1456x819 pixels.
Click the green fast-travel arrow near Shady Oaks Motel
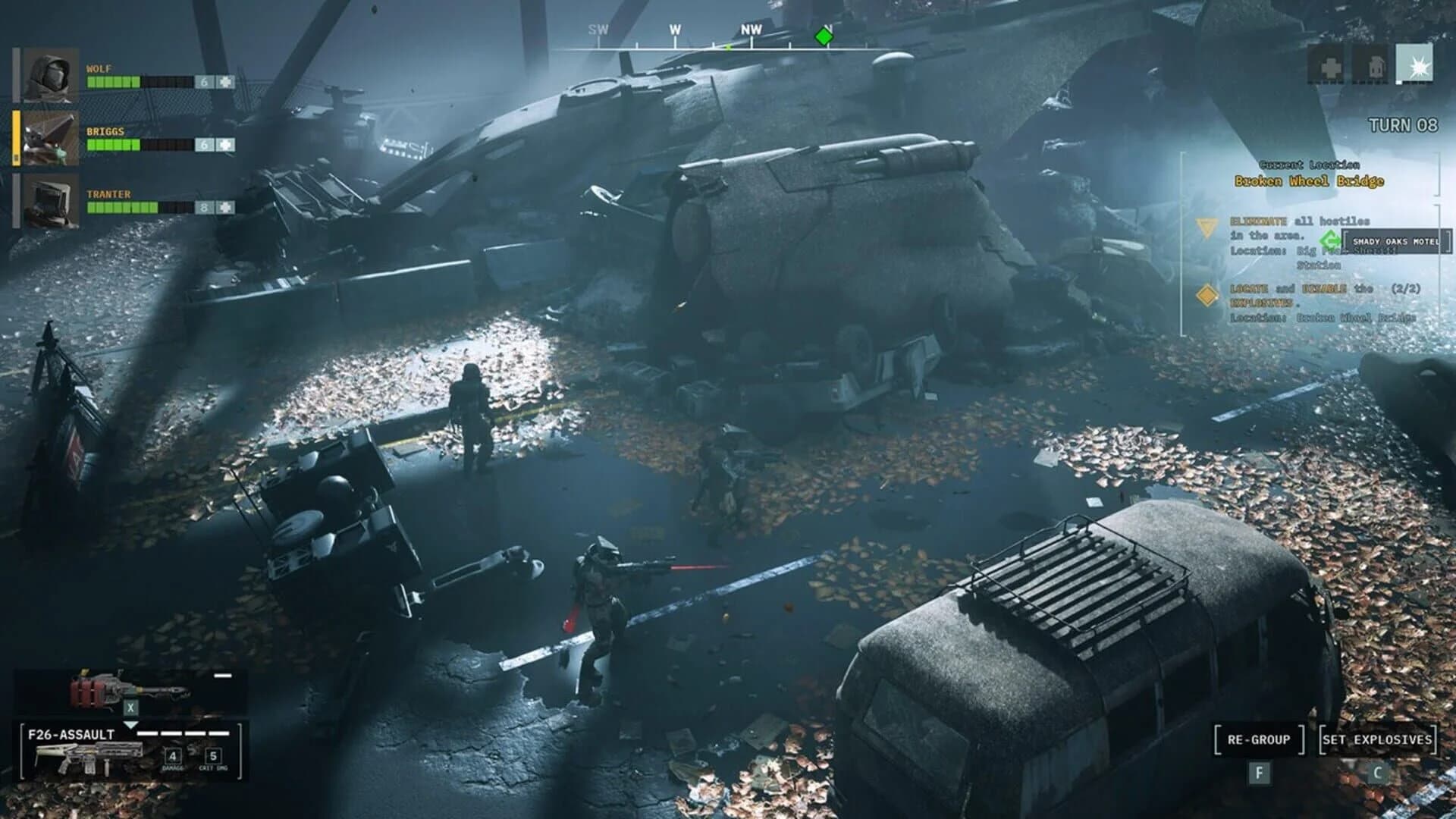point(1329,241)
